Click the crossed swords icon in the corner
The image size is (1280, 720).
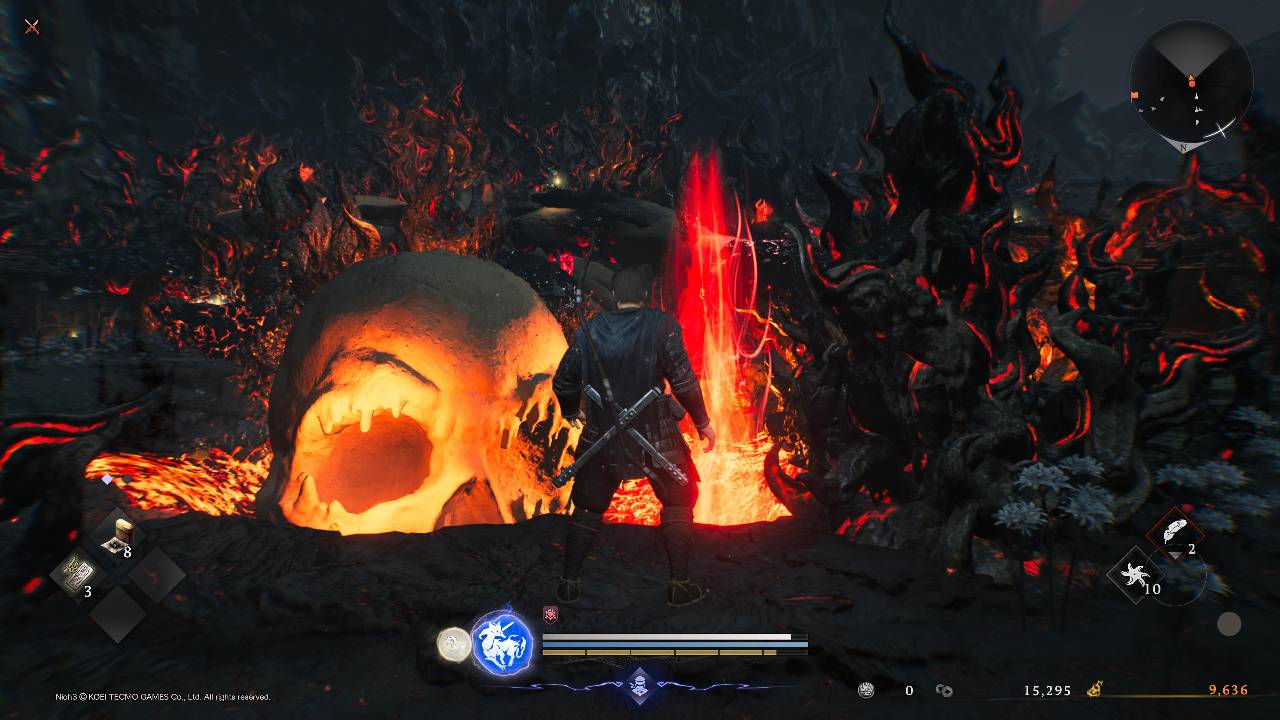[32, 27]
